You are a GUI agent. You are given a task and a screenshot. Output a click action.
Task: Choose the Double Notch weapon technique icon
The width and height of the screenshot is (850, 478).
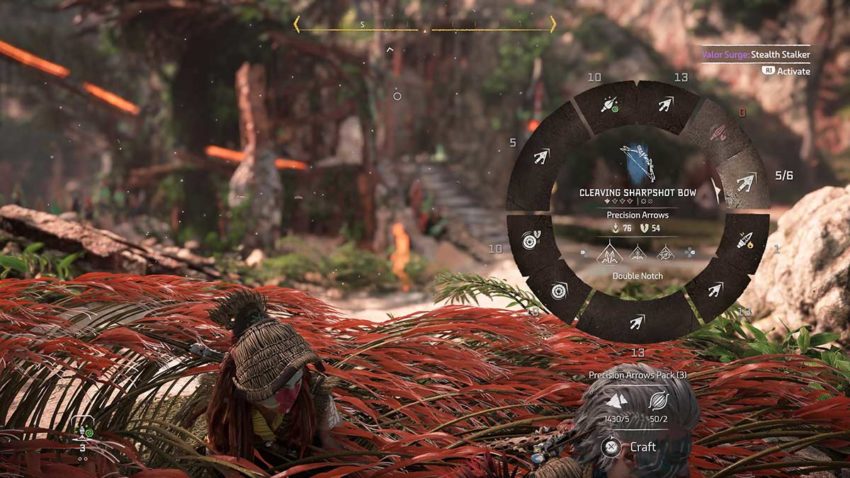point(608,255)
